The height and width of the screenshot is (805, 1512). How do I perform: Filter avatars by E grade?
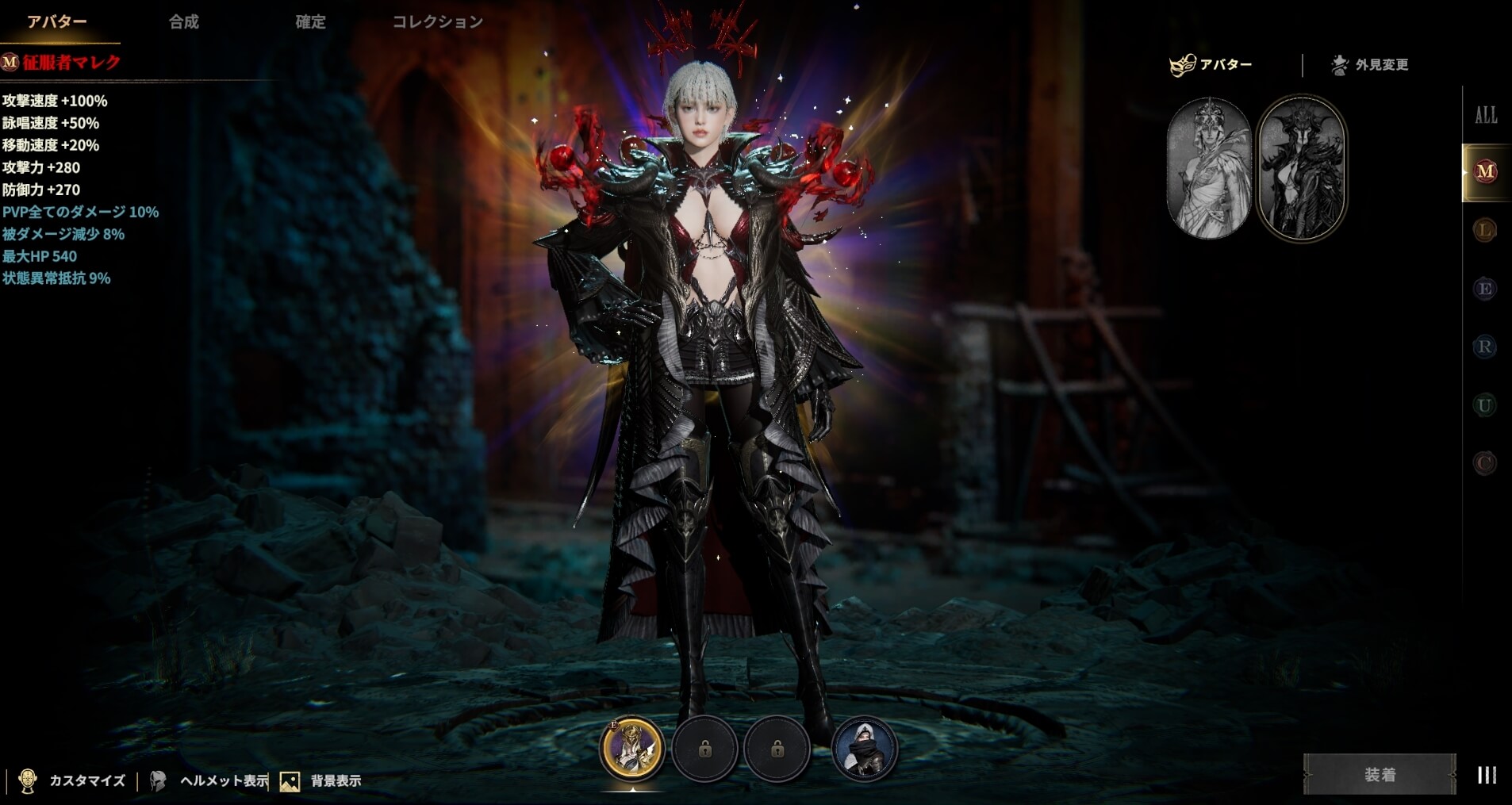pos(1485,289)
